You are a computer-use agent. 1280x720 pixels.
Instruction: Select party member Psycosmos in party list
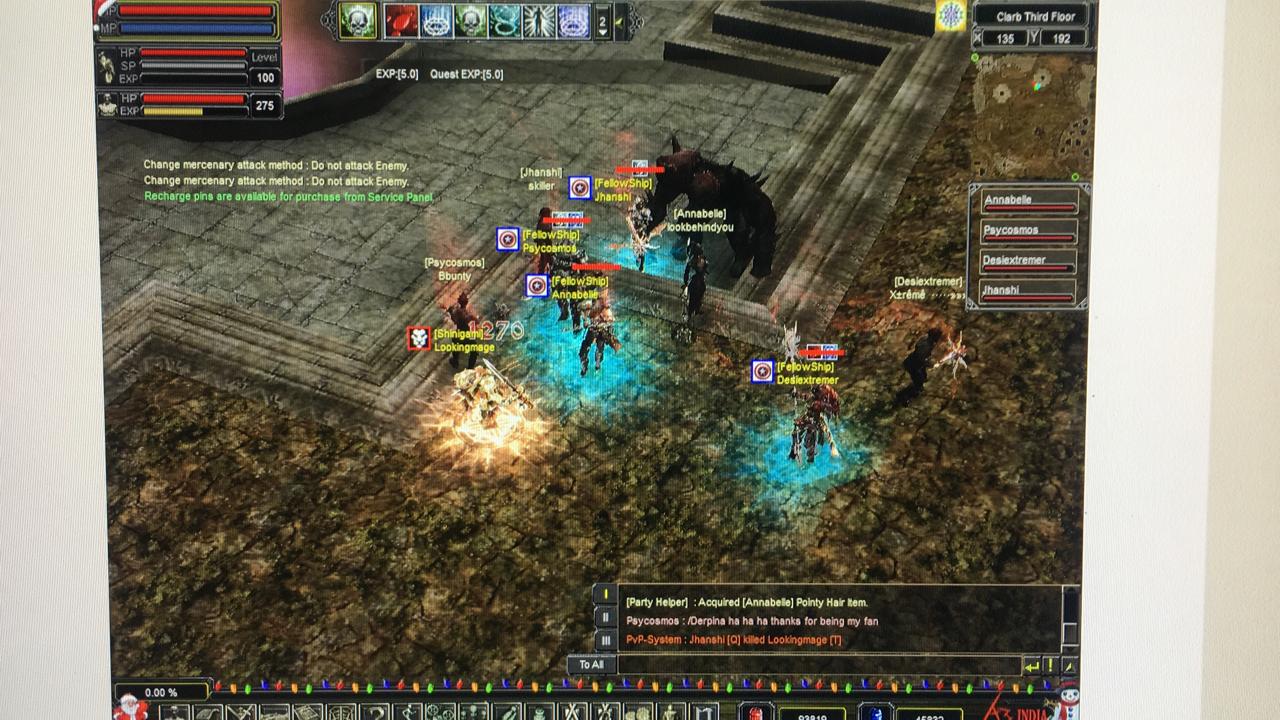tap(1028, 231)
